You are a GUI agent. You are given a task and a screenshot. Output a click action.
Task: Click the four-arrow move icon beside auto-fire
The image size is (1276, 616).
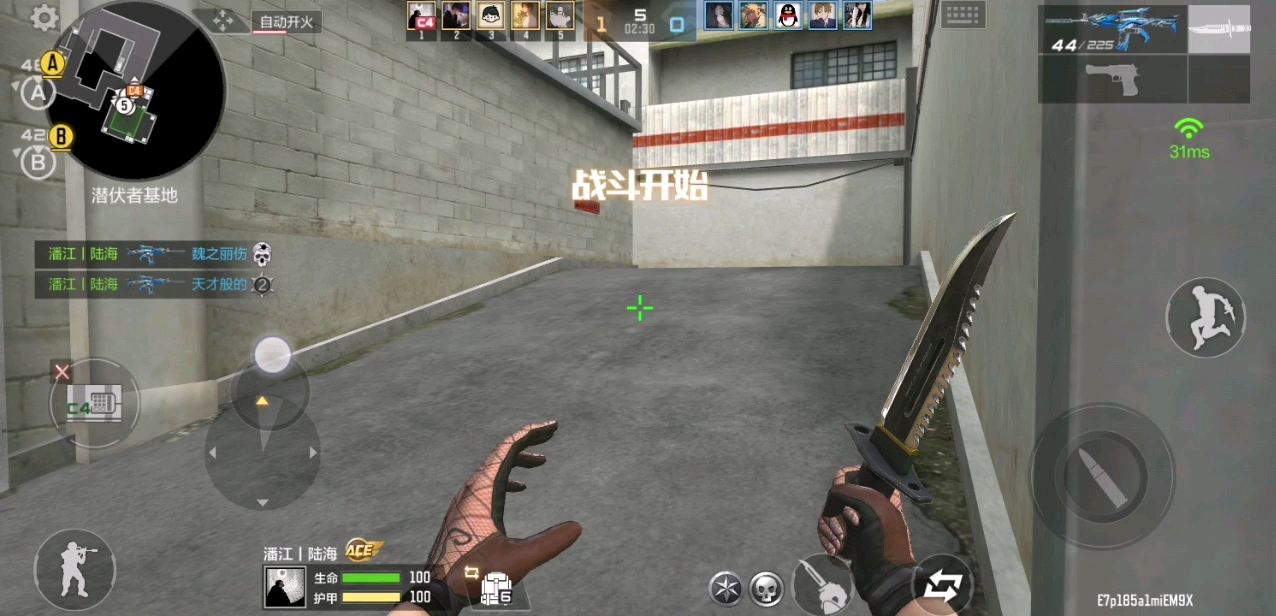click(x=222, y=20)
